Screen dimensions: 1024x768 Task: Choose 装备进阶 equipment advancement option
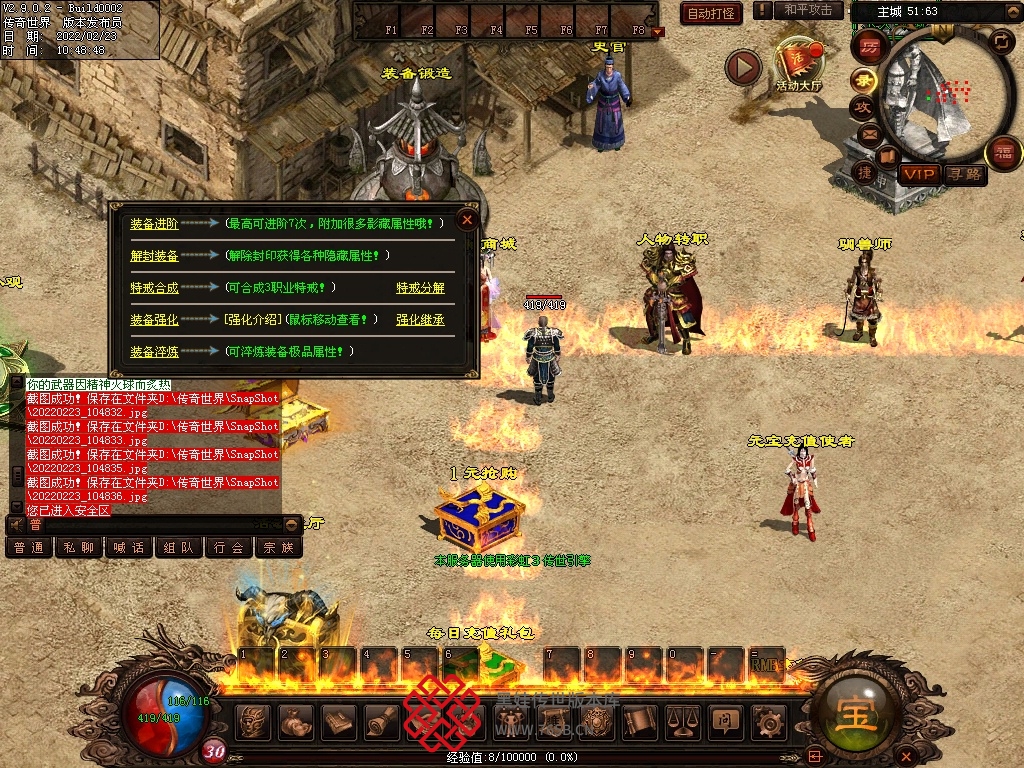coord(154,224)
